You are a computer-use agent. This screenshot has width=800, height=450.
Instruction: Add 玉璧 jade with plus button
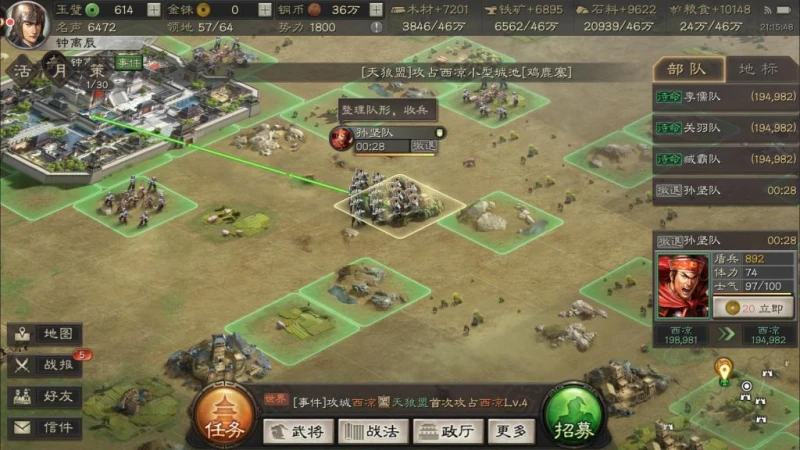coord(152,9)
